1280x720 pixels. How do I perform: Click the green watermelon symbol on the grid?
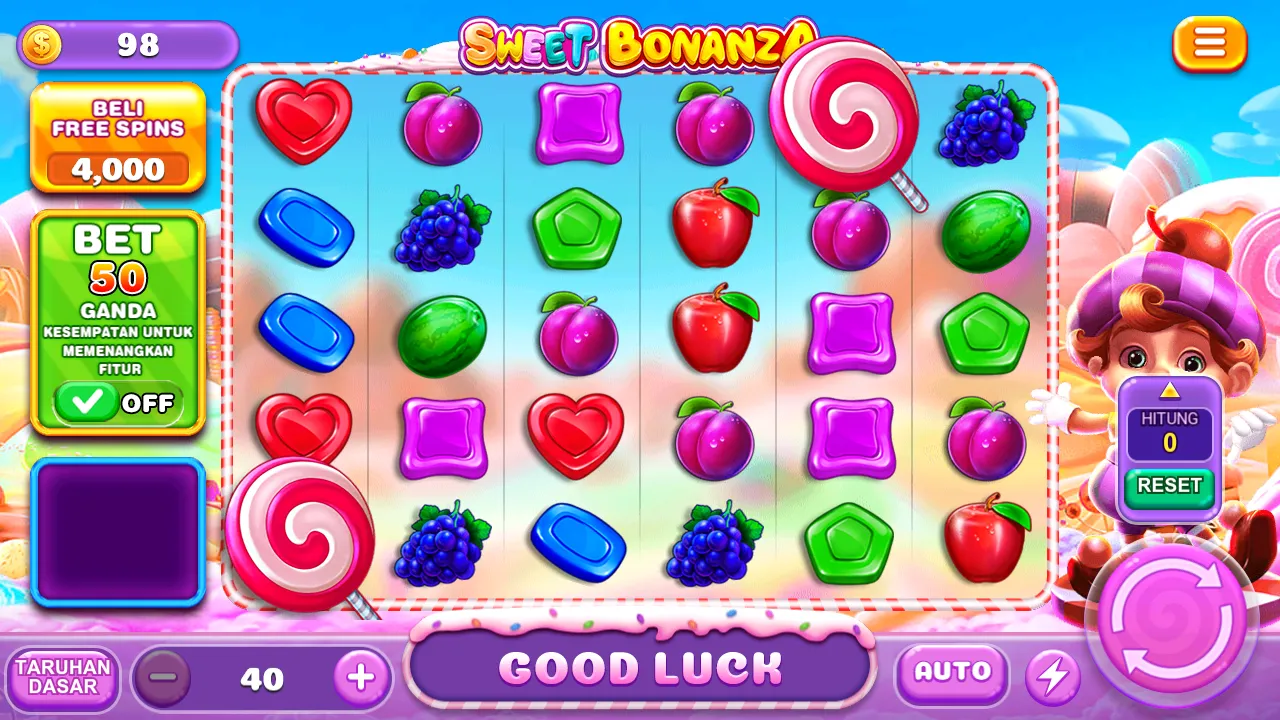pyautogui.click(x=442, y=337)
